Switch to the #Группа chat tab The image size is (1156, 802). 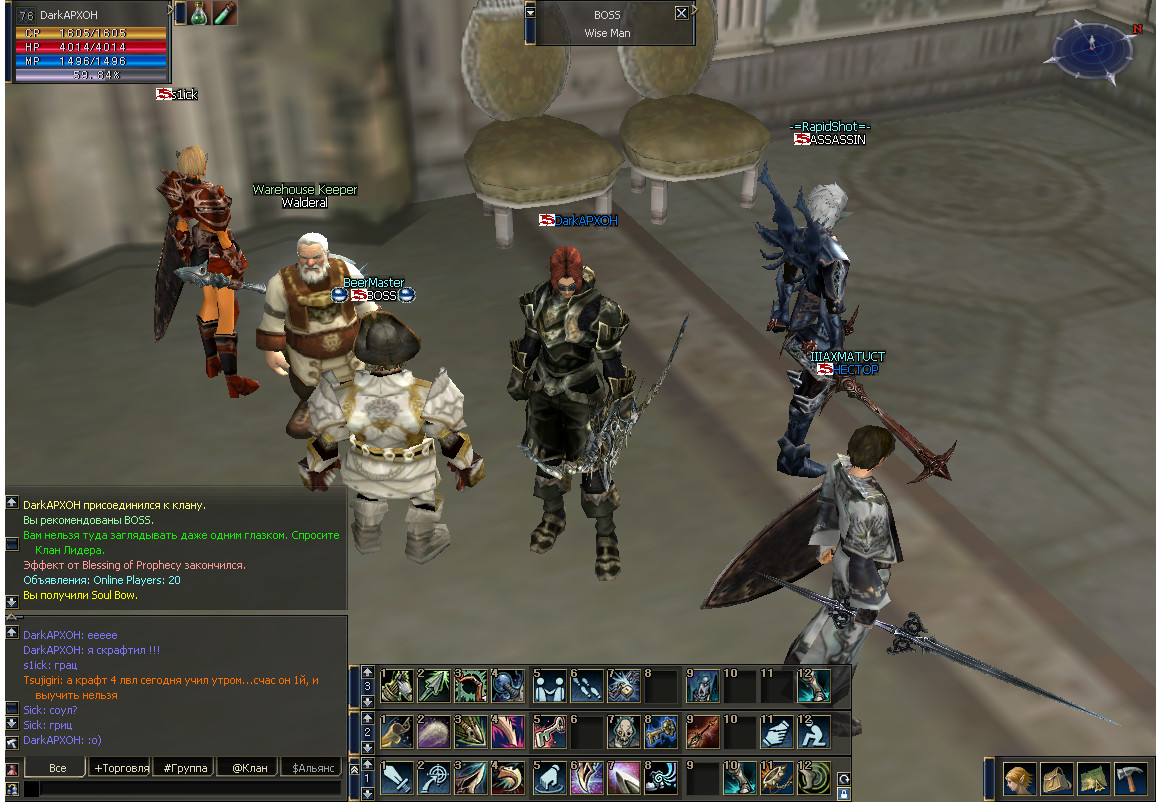tap(185, 768)
